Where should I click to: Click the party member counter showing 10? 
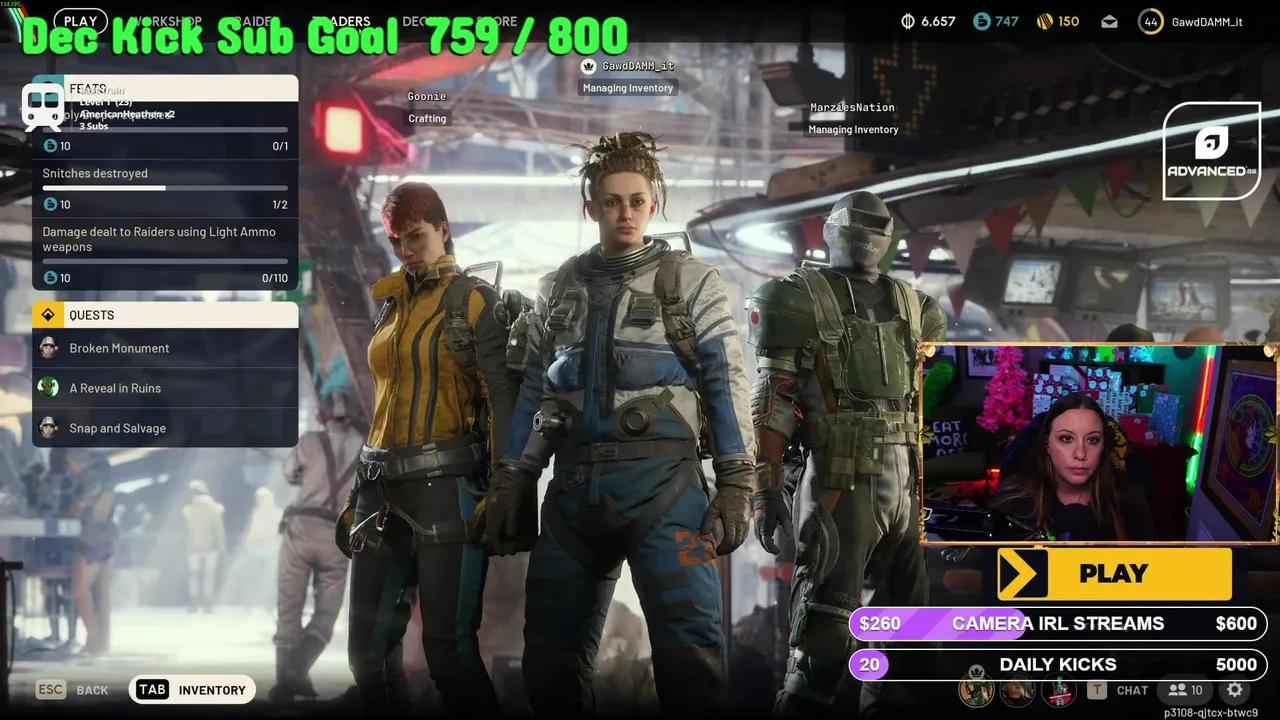click(1185, 690)
